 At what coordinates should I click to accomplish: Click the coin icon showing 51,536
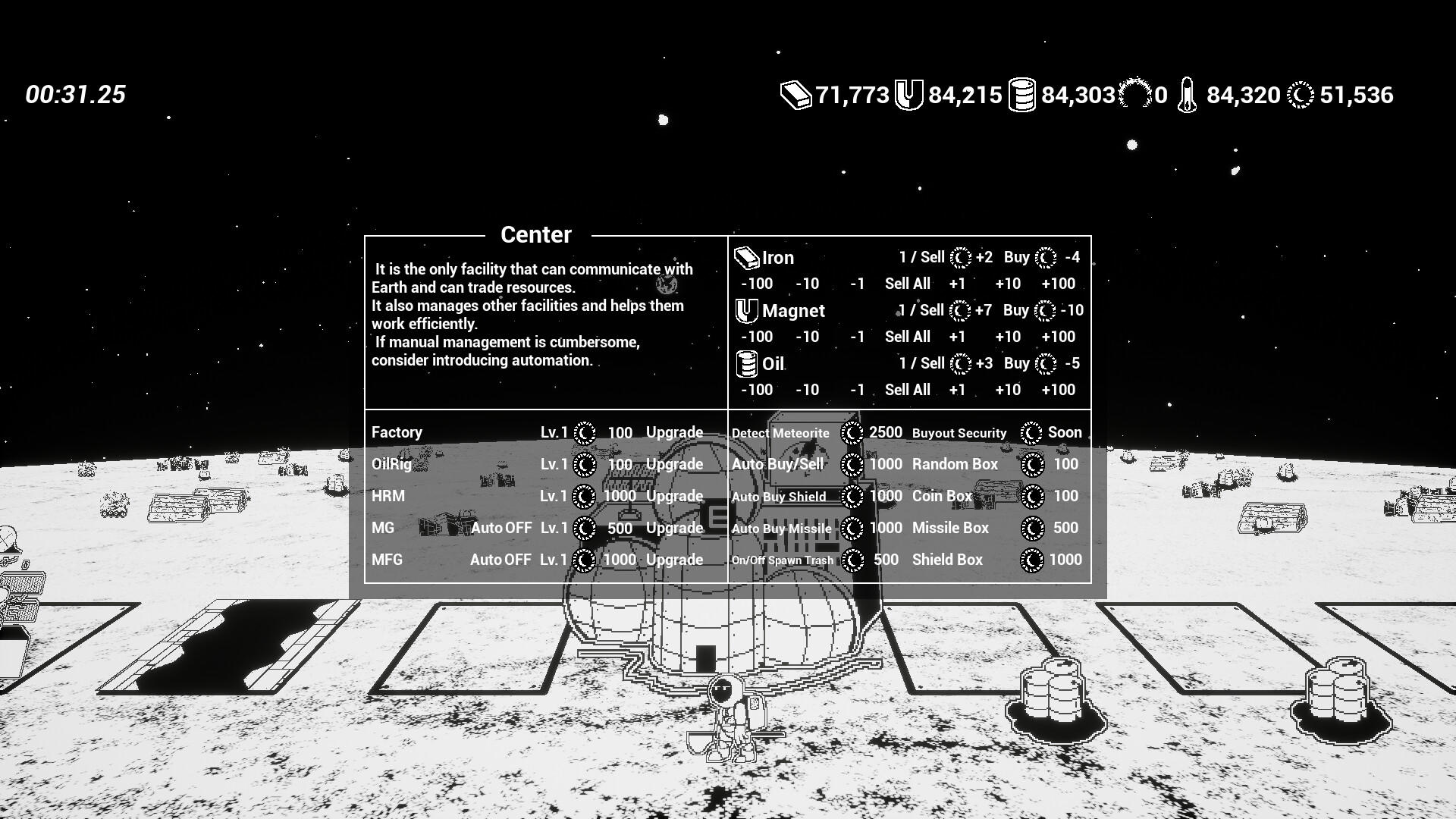point(1299,95)
